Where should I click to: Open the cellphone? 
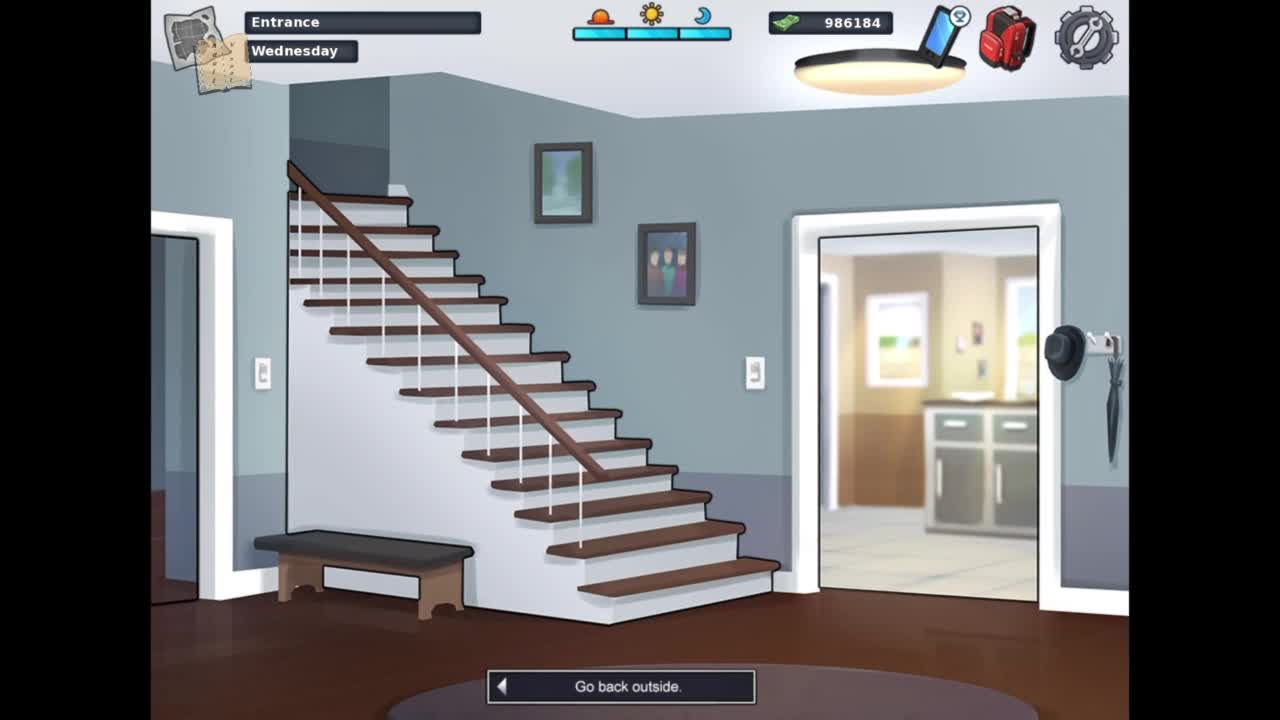click(x=941, y=36)
